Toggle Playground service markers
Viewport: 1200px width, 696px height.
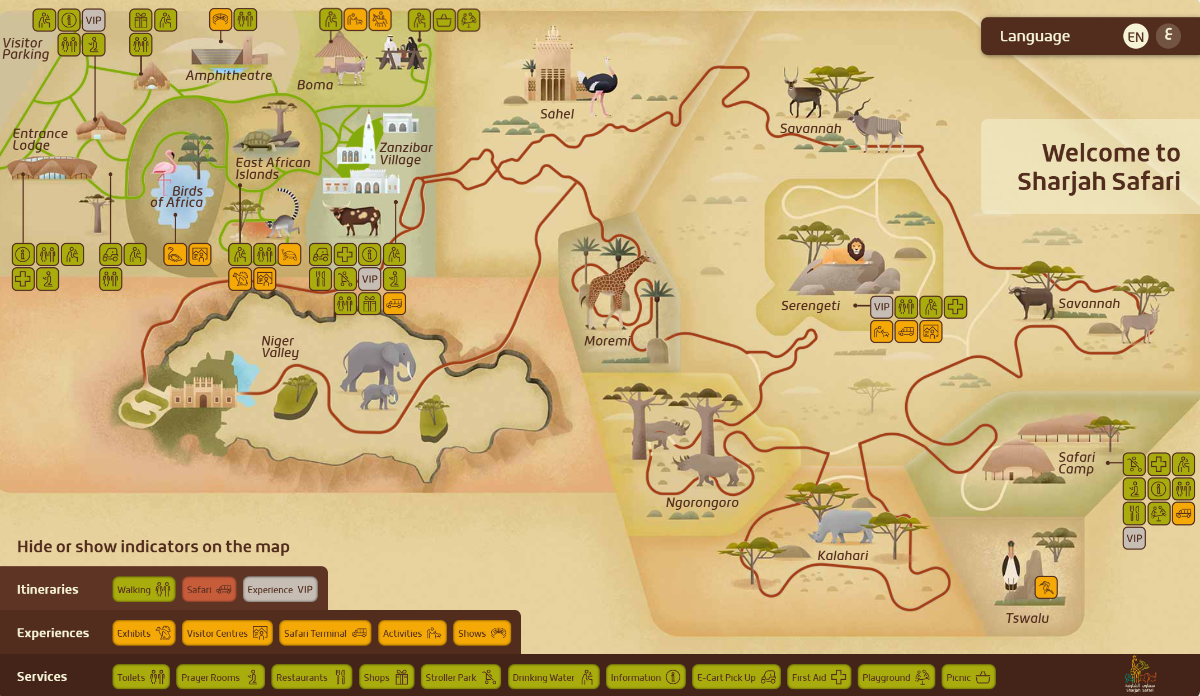[896, 677]
